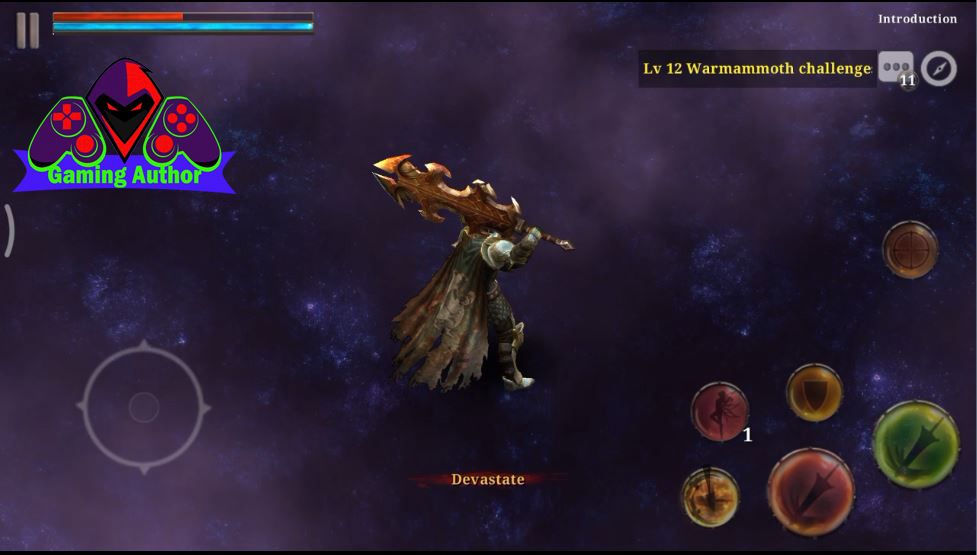
Task: Trigger the green sword attack button
Action: click(915, 444)
